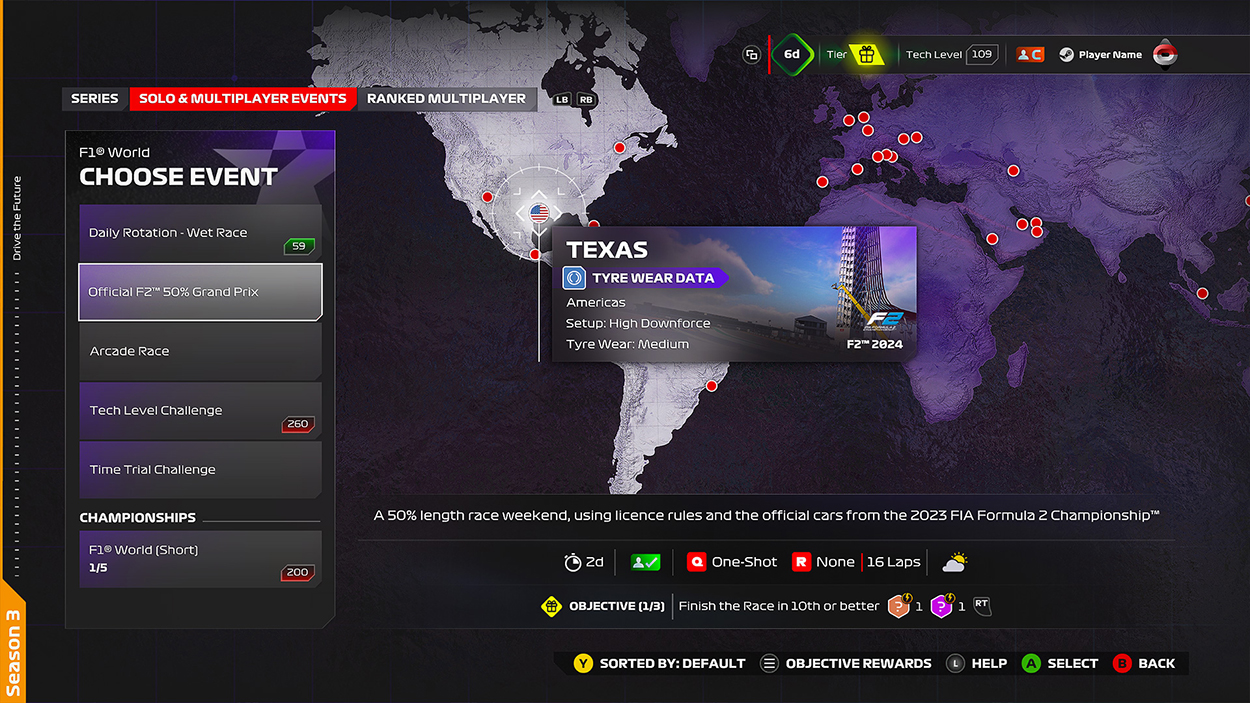Choose the Time Trial Challenge event
1250x703 pixels.
[x=200, y=469]
